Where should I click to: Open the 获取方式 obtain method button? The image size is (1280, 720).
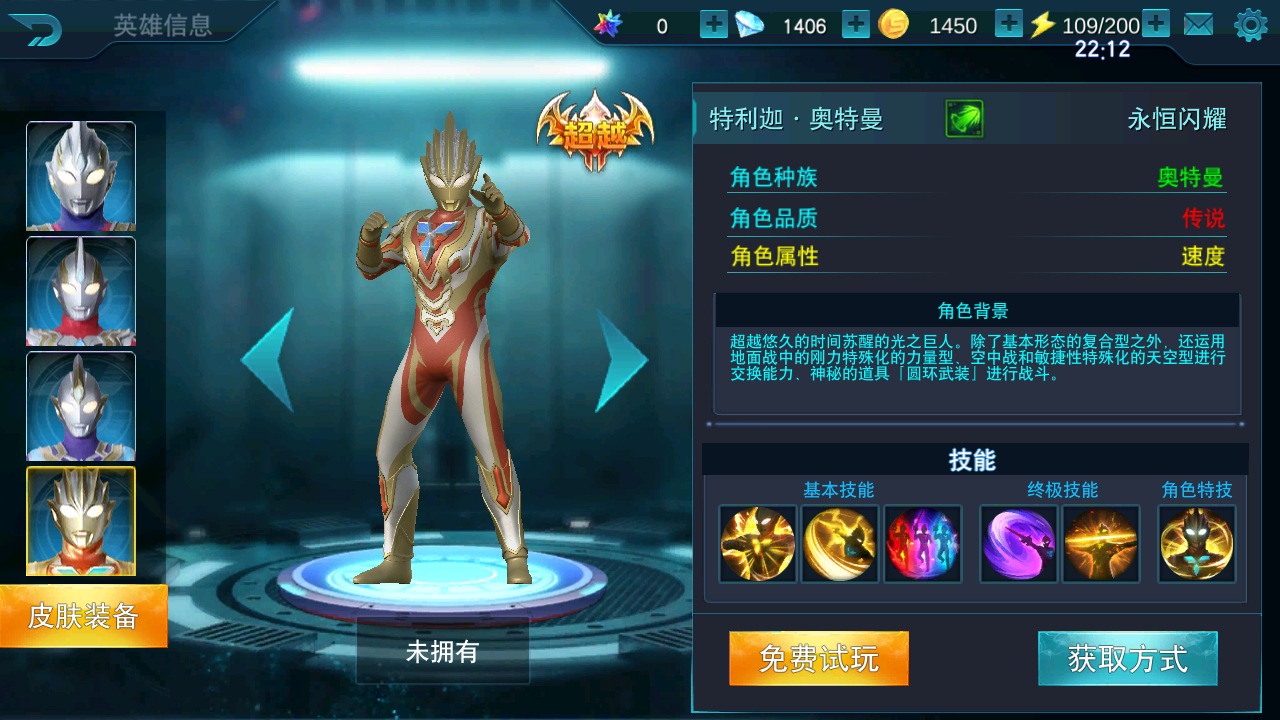click(x=1127, y=658)
